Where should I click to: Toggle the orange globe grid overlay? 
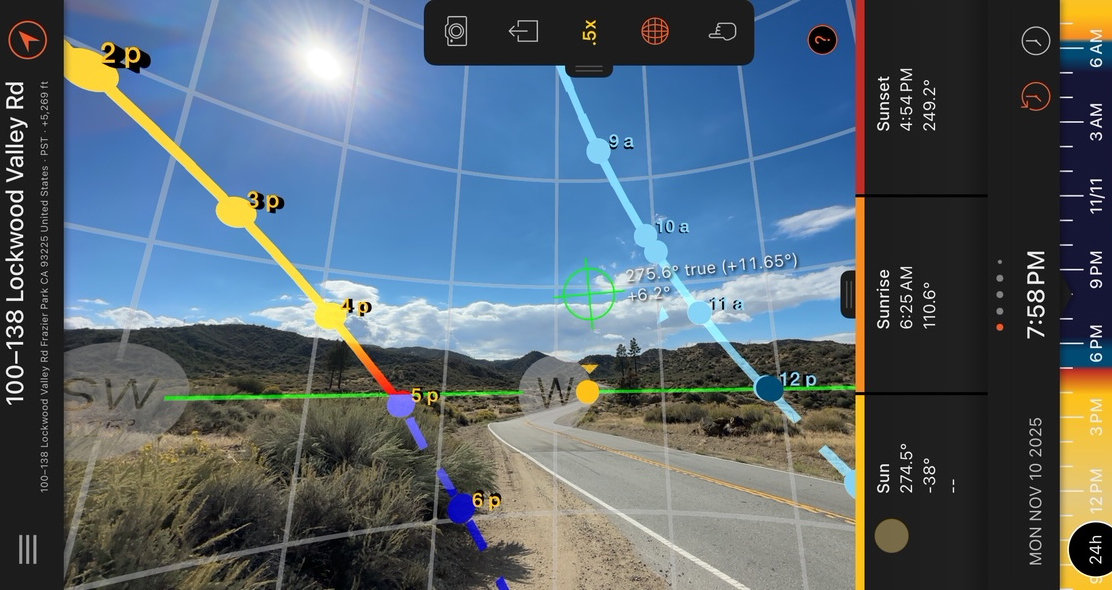point(654,32)
